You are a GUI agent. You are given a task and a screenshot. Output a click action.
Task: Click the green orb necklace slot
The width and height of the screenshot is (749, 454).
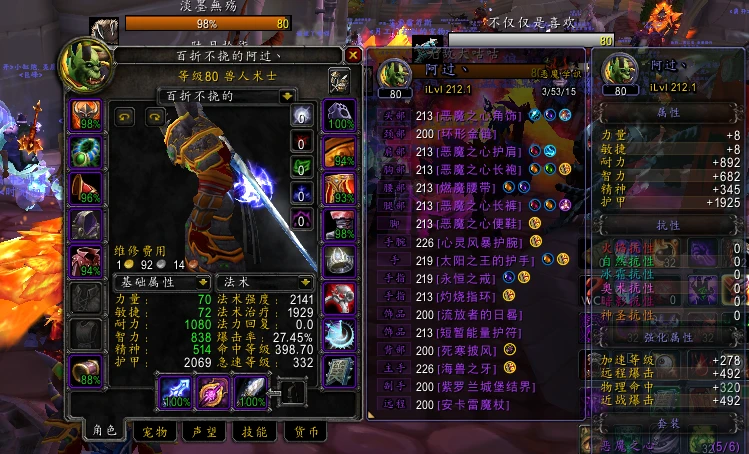click(x=84, y=151)
